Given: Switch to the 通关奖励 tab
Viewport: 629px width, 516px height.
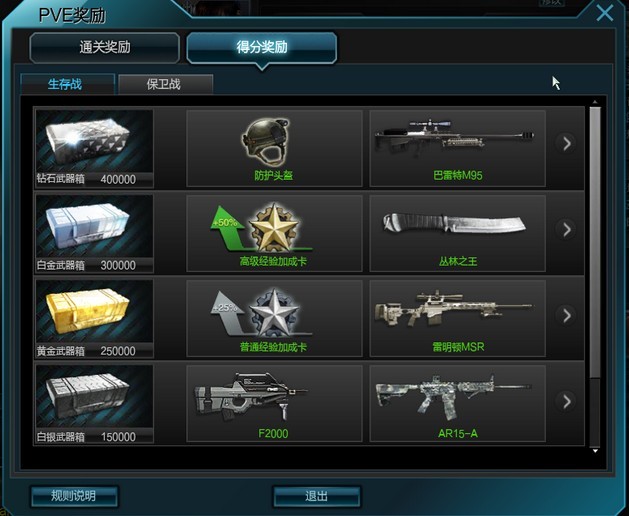Looking at the screenshot, I should (x=105, y=47).
